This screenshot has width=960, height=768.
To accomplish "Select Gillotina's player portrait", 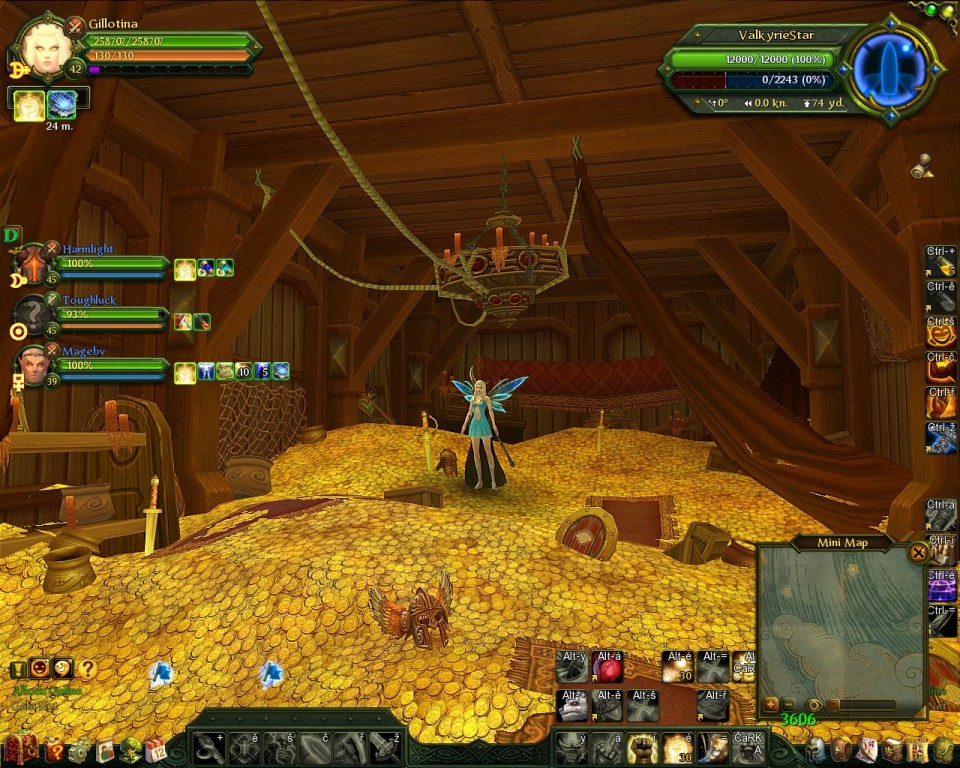I will tap(45, 47).
